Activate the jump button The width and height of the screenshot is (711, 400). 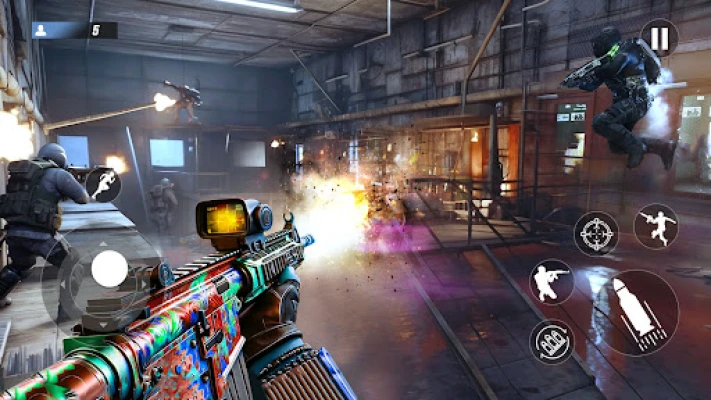[655, 226]
